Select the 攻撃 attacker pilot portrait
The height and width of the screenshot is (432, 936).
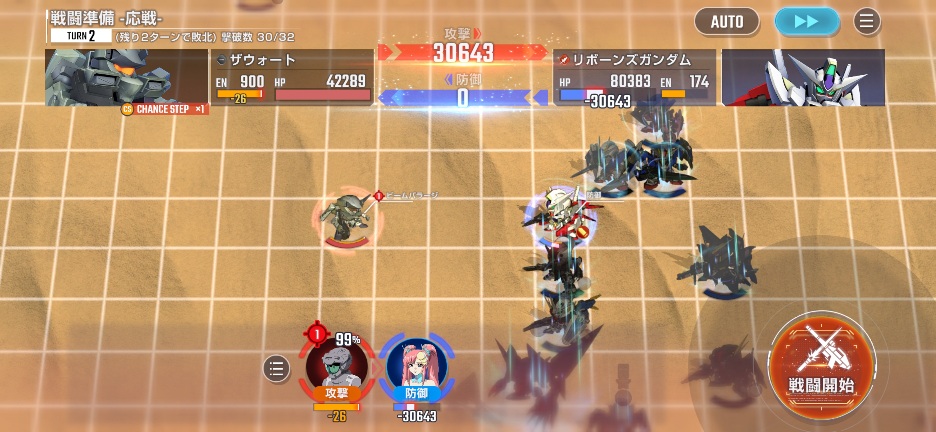(337, 367)
